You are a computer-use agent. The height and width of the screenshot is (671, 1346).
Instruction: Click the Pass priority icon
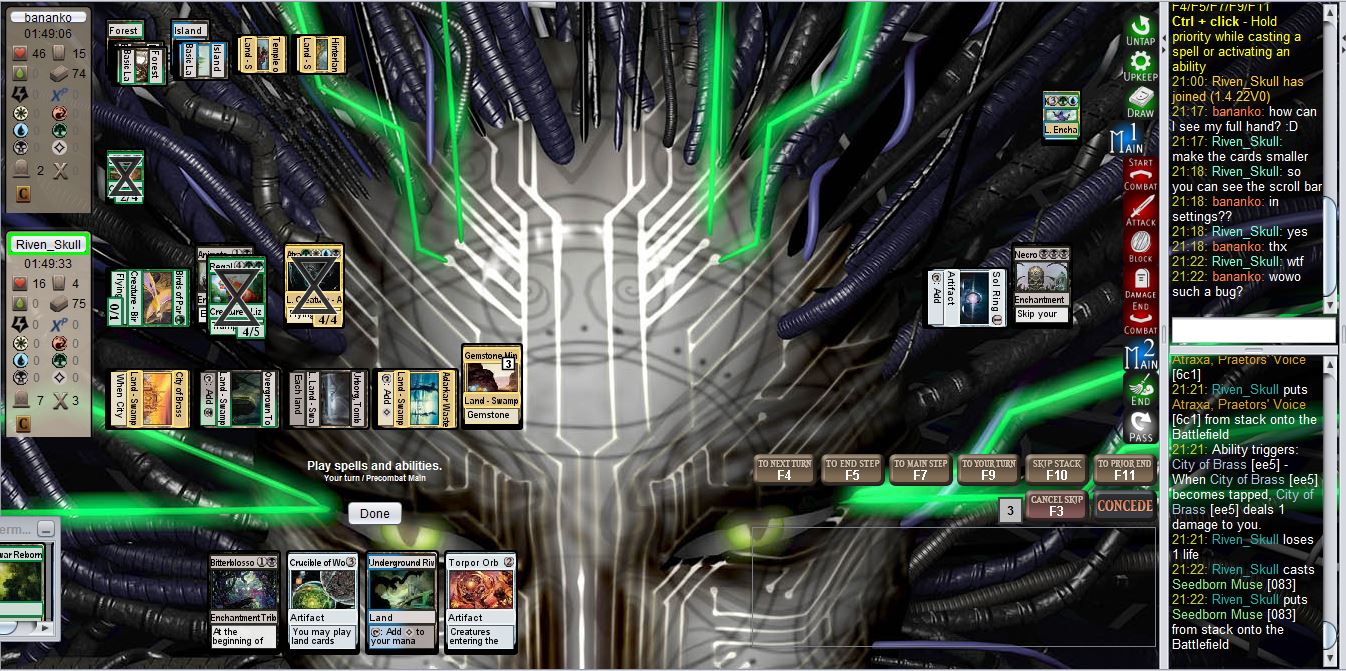click(1140, 427)
